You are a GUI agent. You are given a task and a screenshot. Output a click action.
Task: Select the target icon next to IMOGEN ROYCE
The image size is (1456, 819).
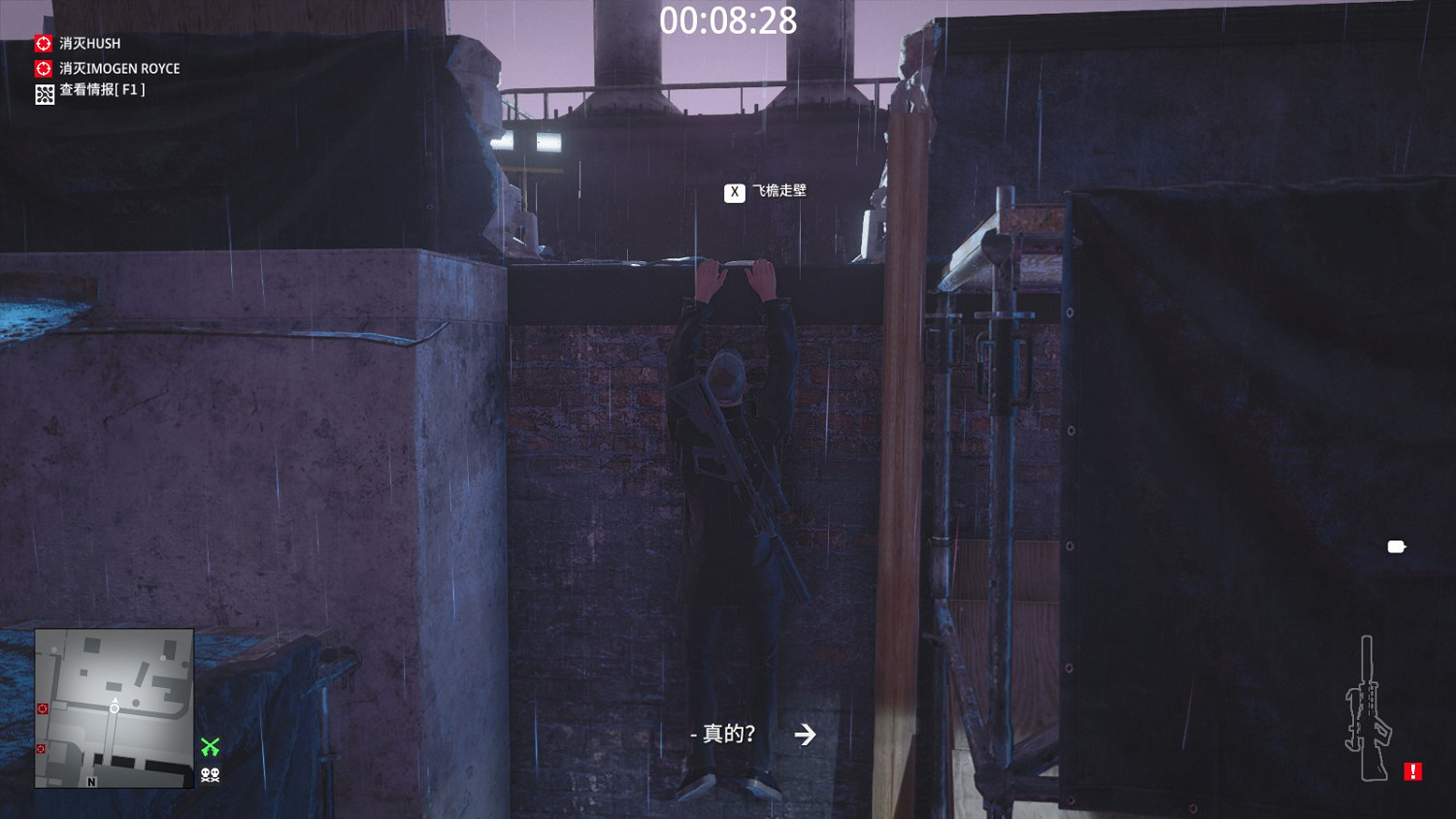(43, 68)
